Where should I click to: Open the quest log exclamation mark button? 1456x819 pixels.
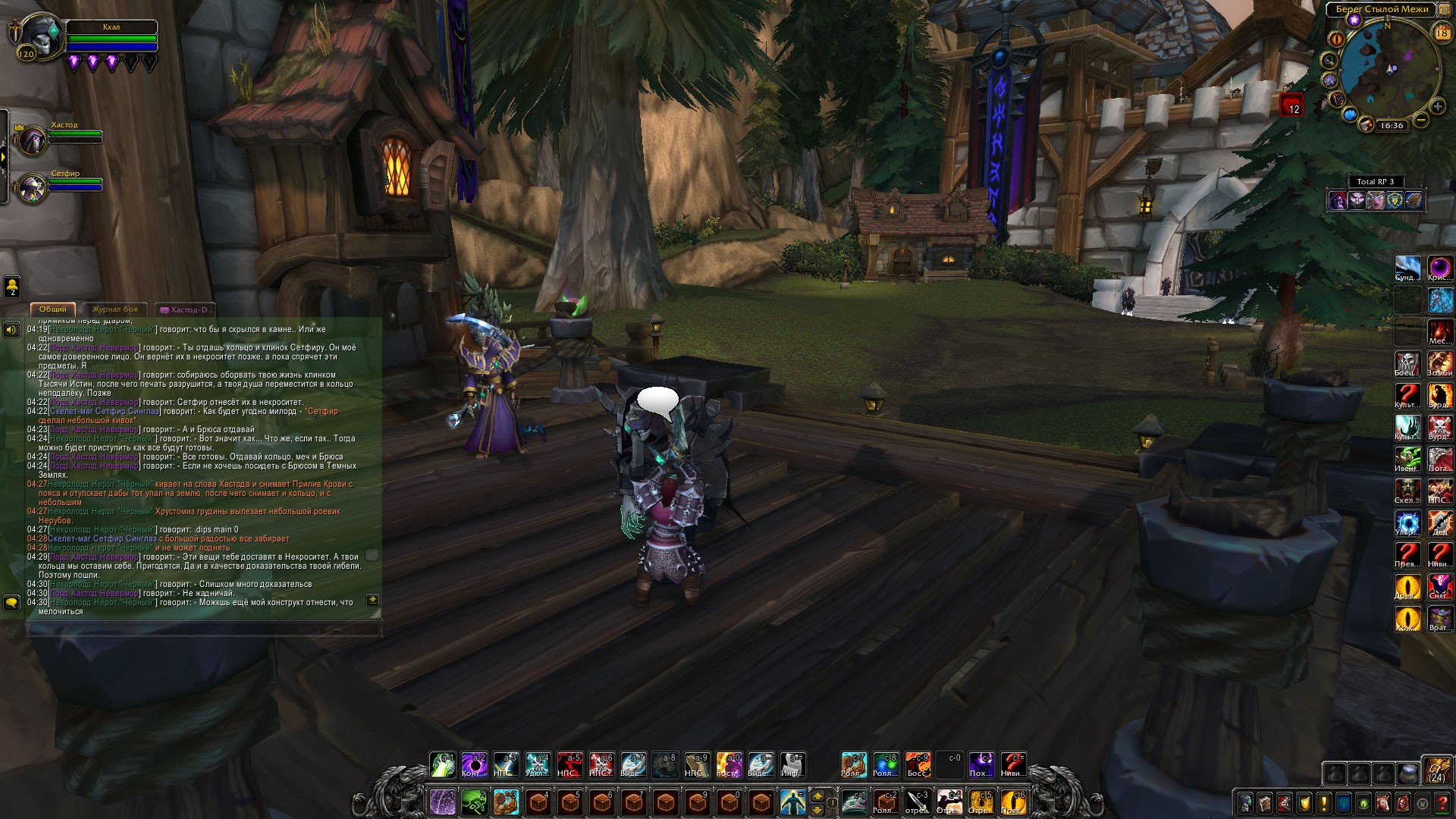coord(1324,803)
